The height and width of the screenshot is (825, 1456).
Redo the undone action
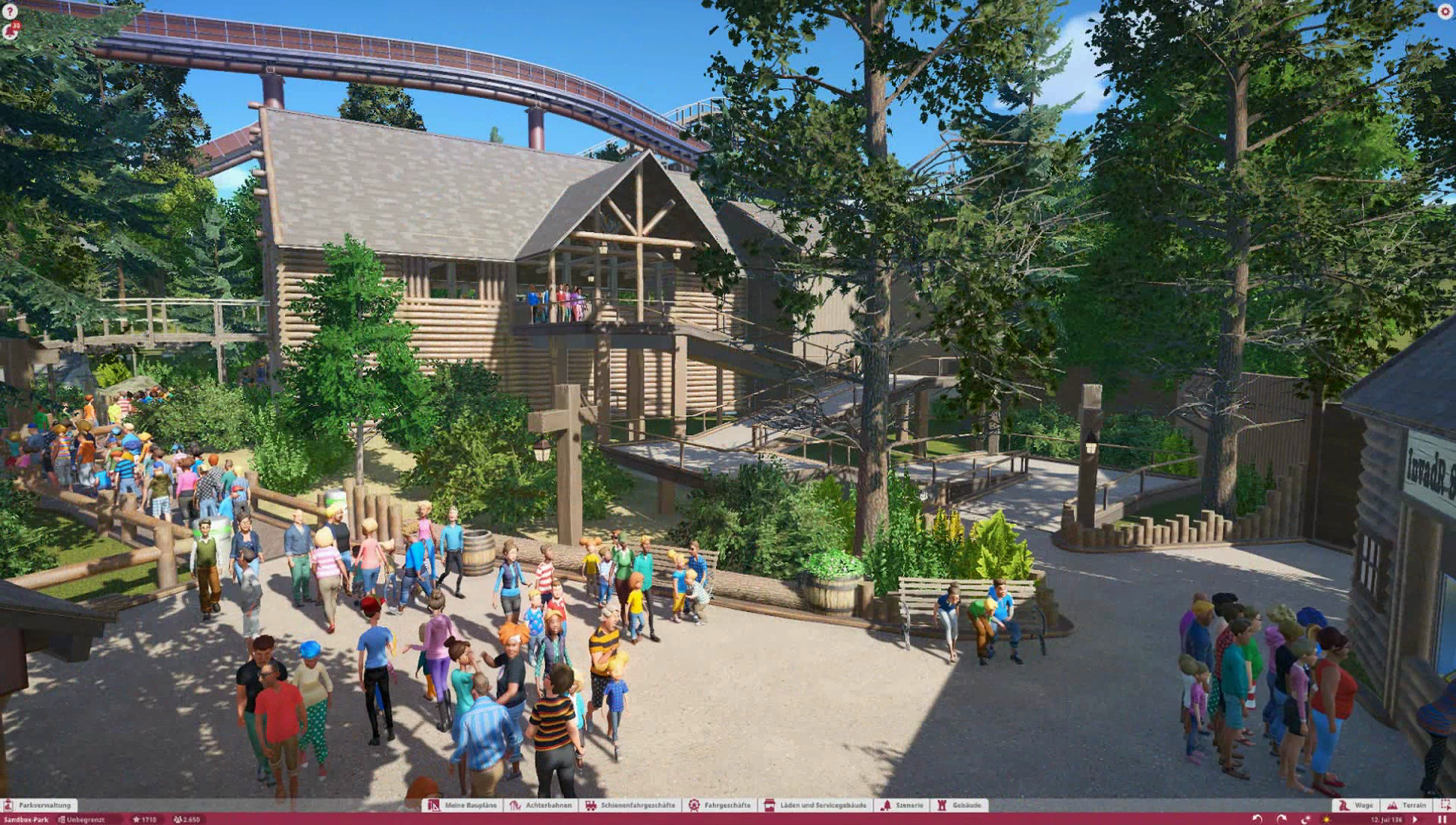click(x=1282, y=820)
